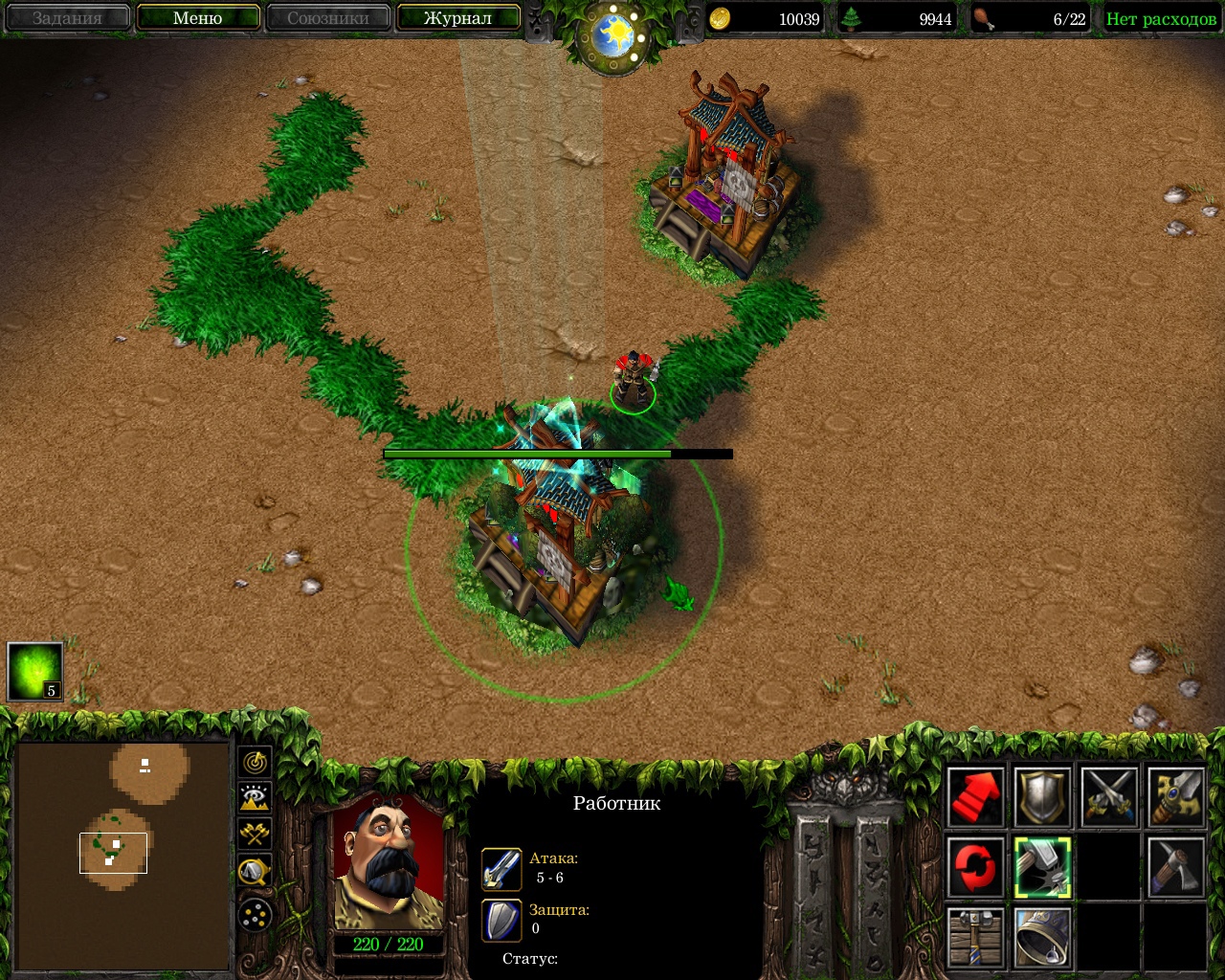This screenshot has width=1225, height=980.
Task: Select the idle worker icon
Action: [35, 671]
